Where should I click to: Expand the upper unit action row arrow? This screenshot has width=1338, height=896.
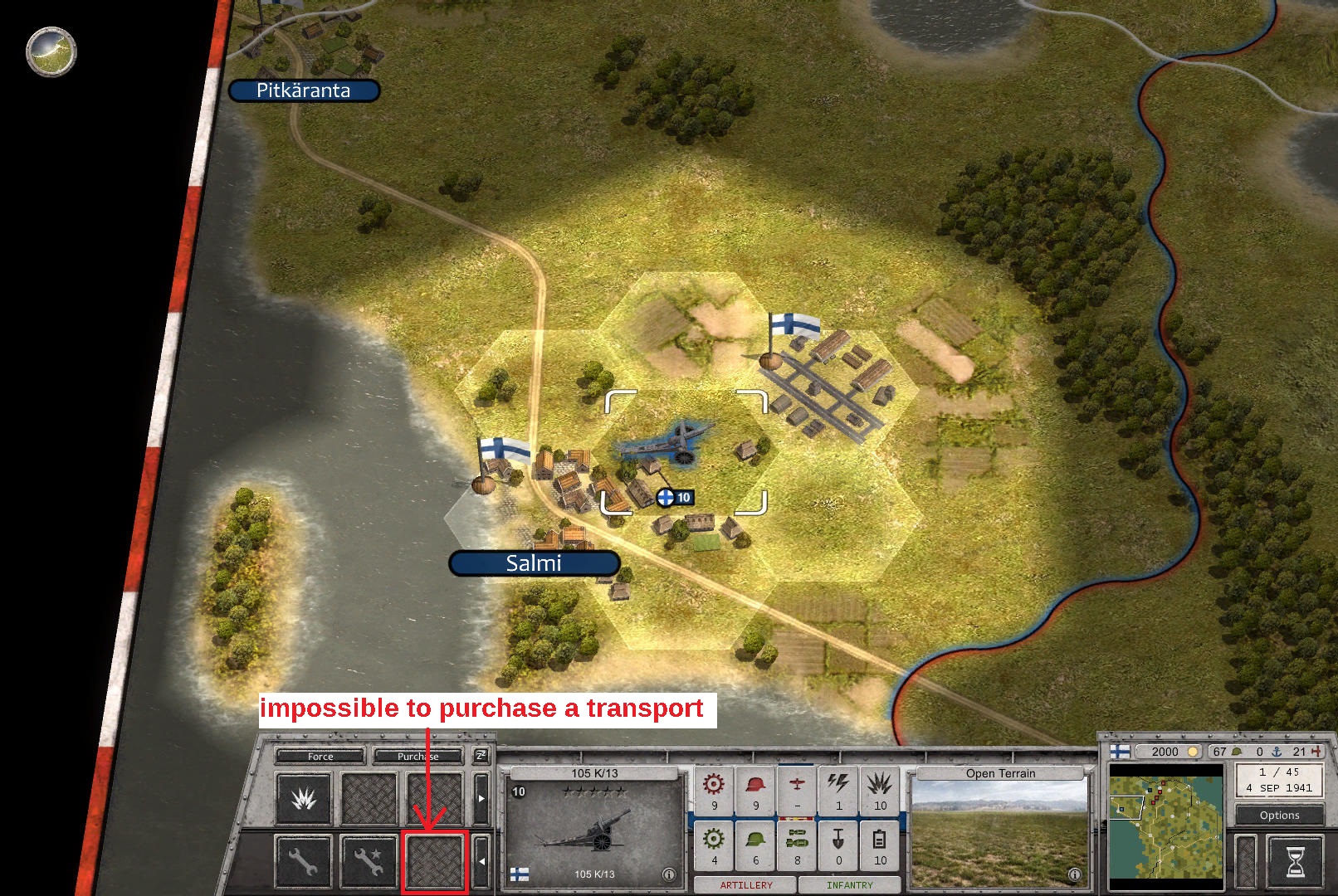coord(482,798)
